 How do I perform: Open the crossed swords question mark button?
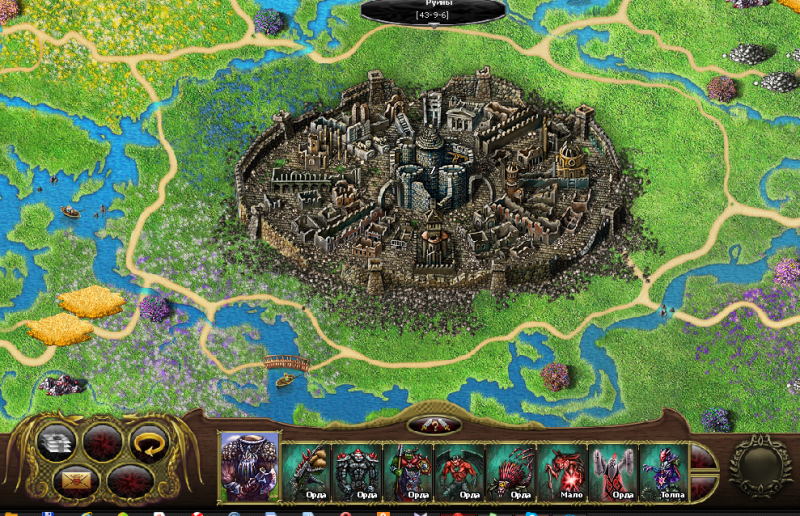click(x=434, y=425)
